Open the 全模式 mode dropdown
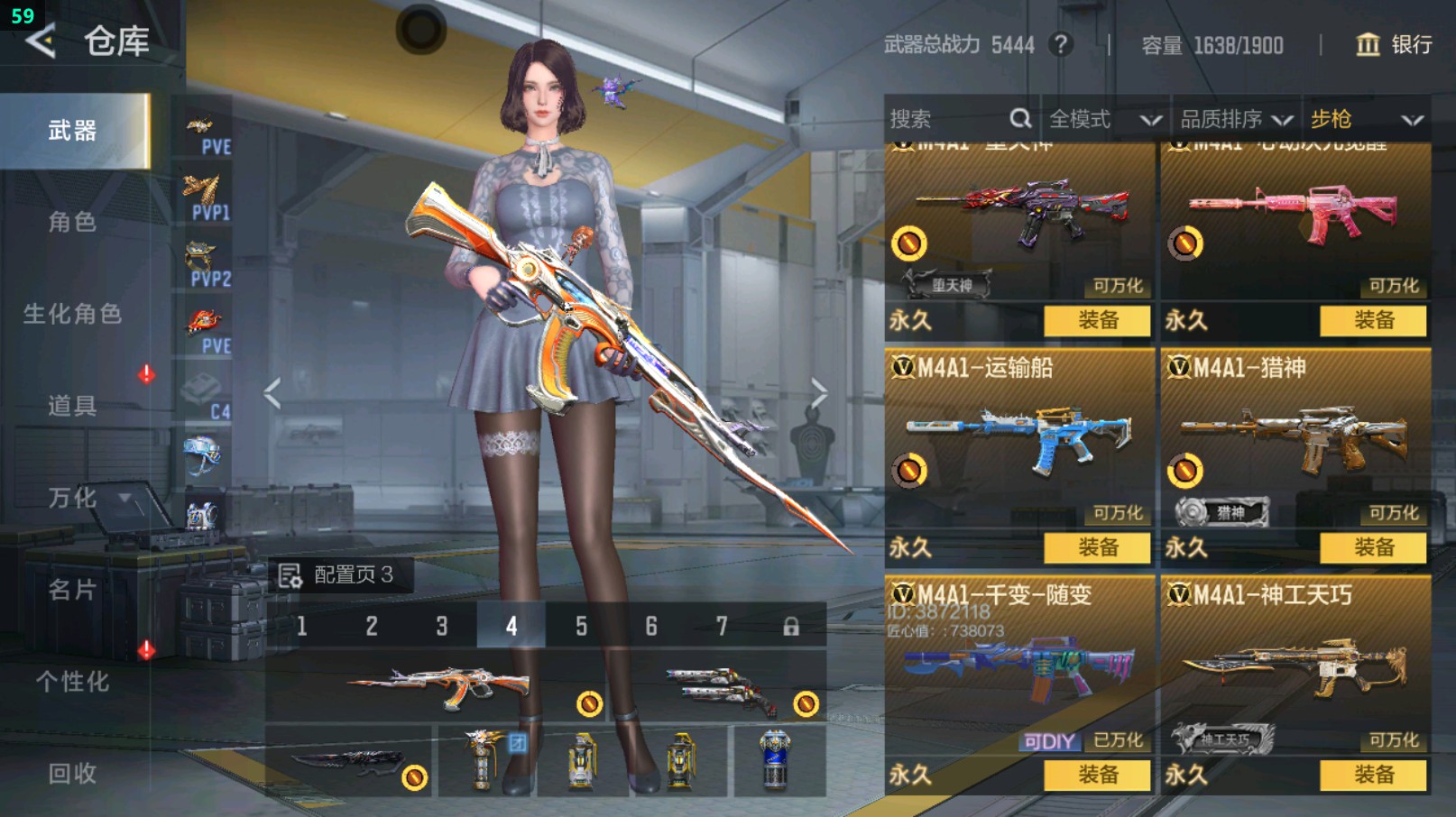This screenshot has width=1456, height=817. pos(1103,119)
